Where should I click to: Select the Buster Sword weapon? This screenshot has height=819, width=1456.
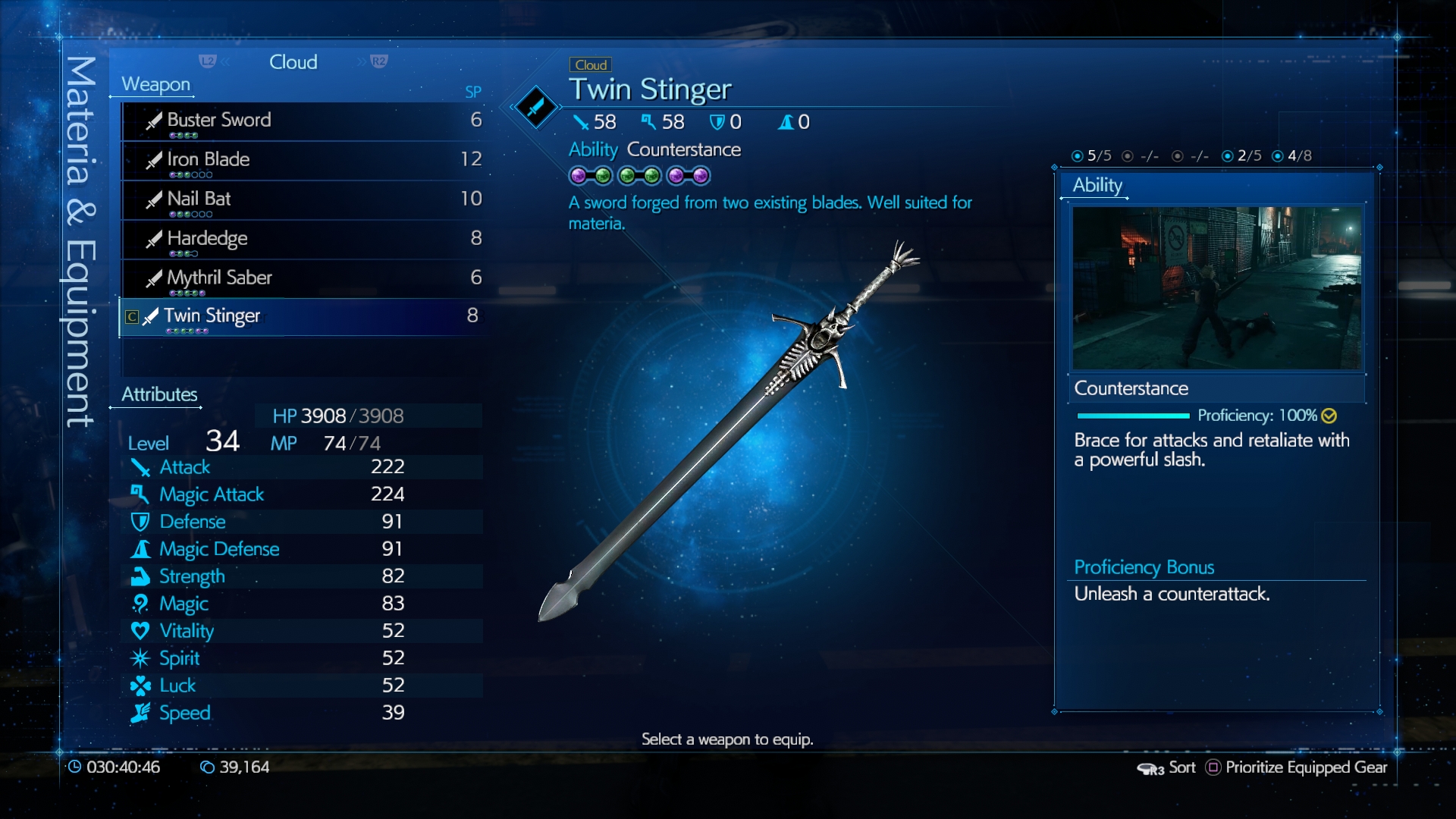[303, 121]
